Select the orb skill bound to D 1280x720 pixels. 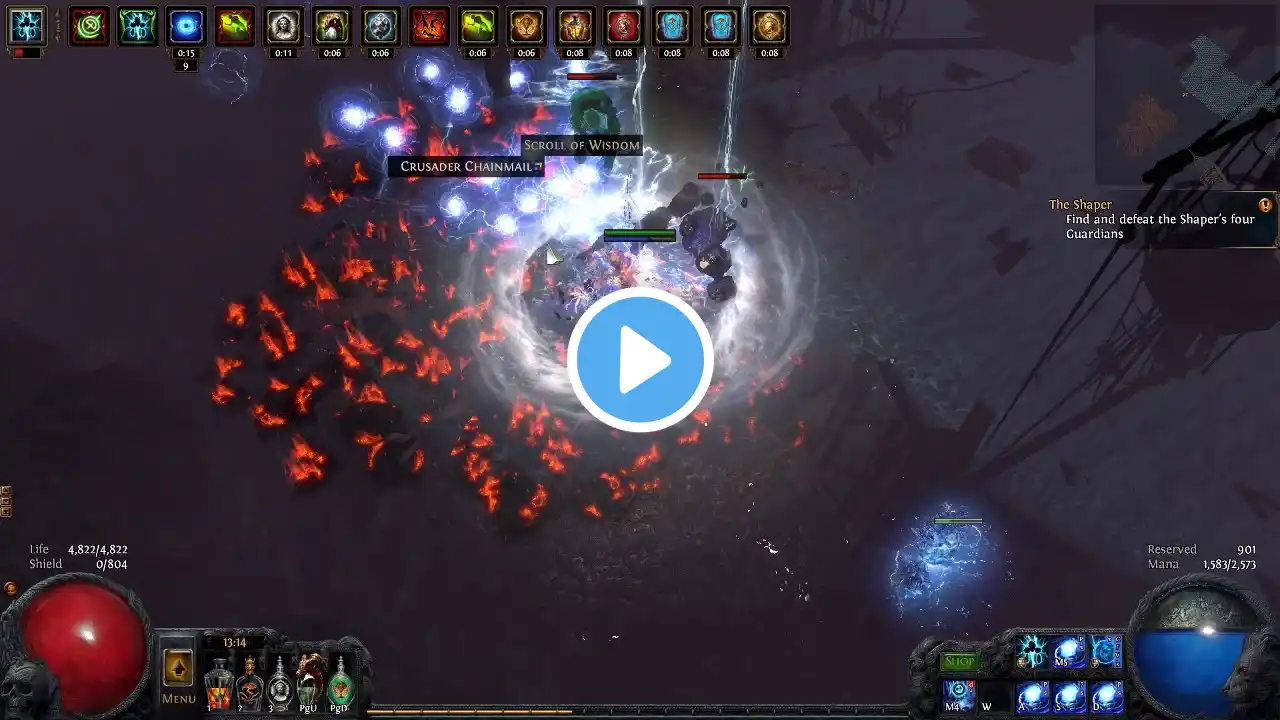[x=1106, y=696]
